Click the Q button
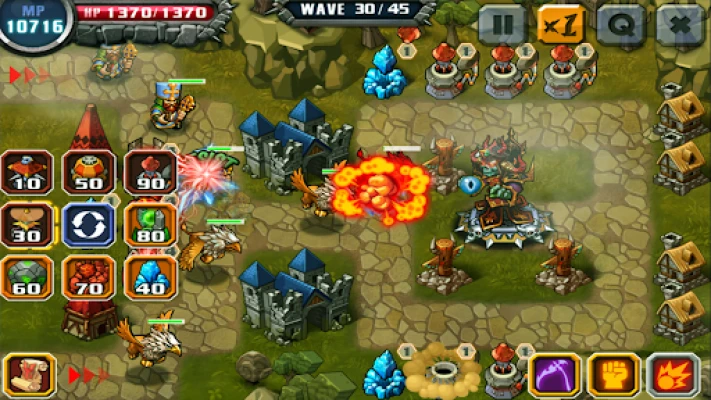This screenshot has height=400, width=711. click(x=621, y=24)
